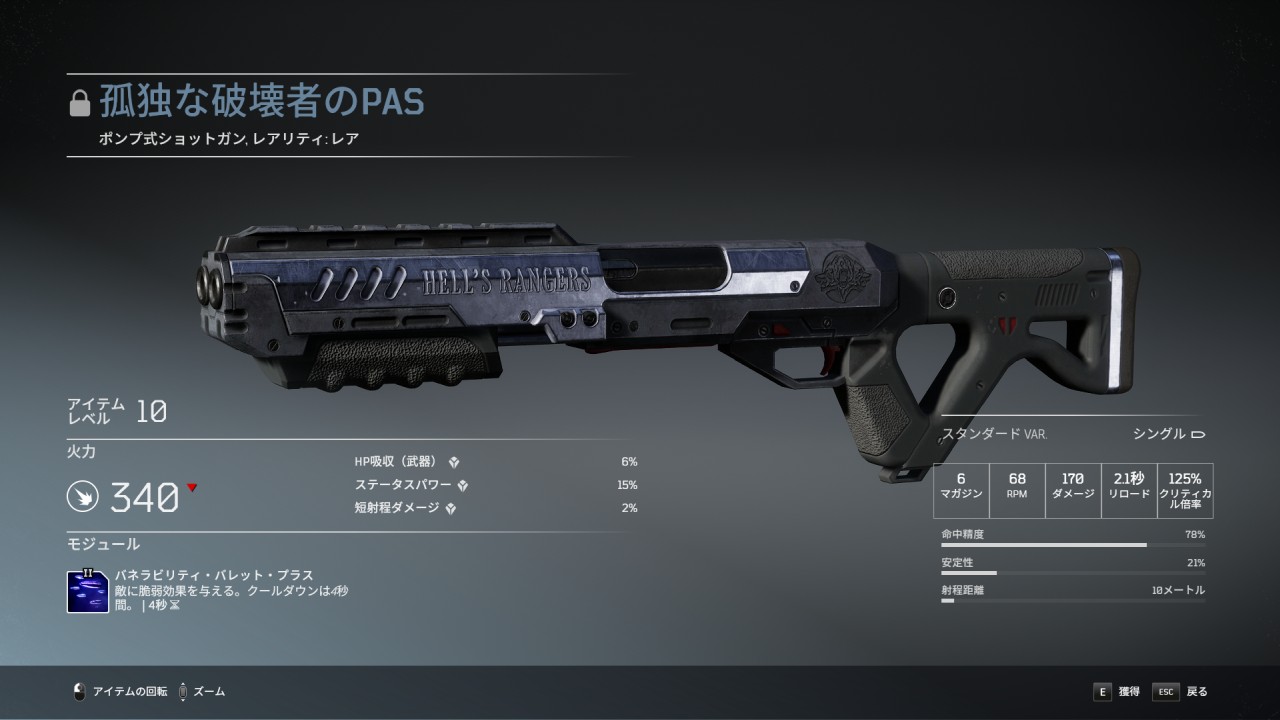The width and height of the screenshot is (1280, 720).
Task: Go back with the 戻る button
Action: click(1181, 691)
